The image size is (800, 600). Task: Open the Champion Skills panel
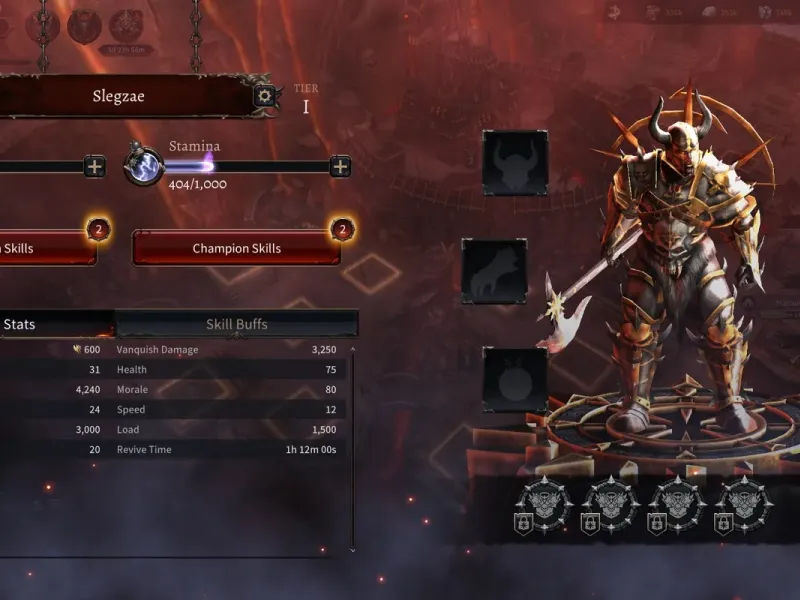tap(236, 248)
